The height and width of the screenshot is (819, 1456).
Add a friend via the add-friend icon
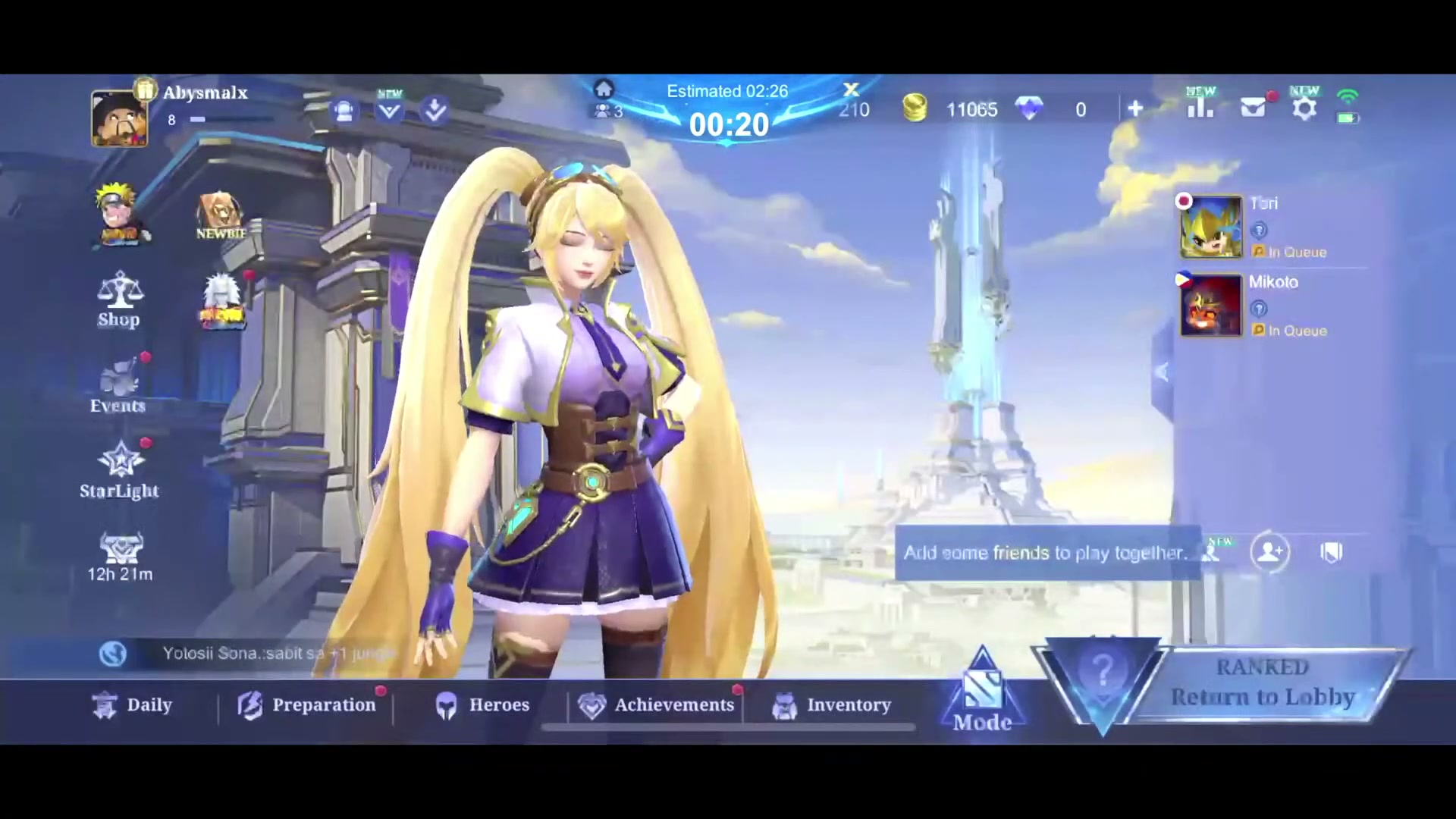click(1270, 552)
